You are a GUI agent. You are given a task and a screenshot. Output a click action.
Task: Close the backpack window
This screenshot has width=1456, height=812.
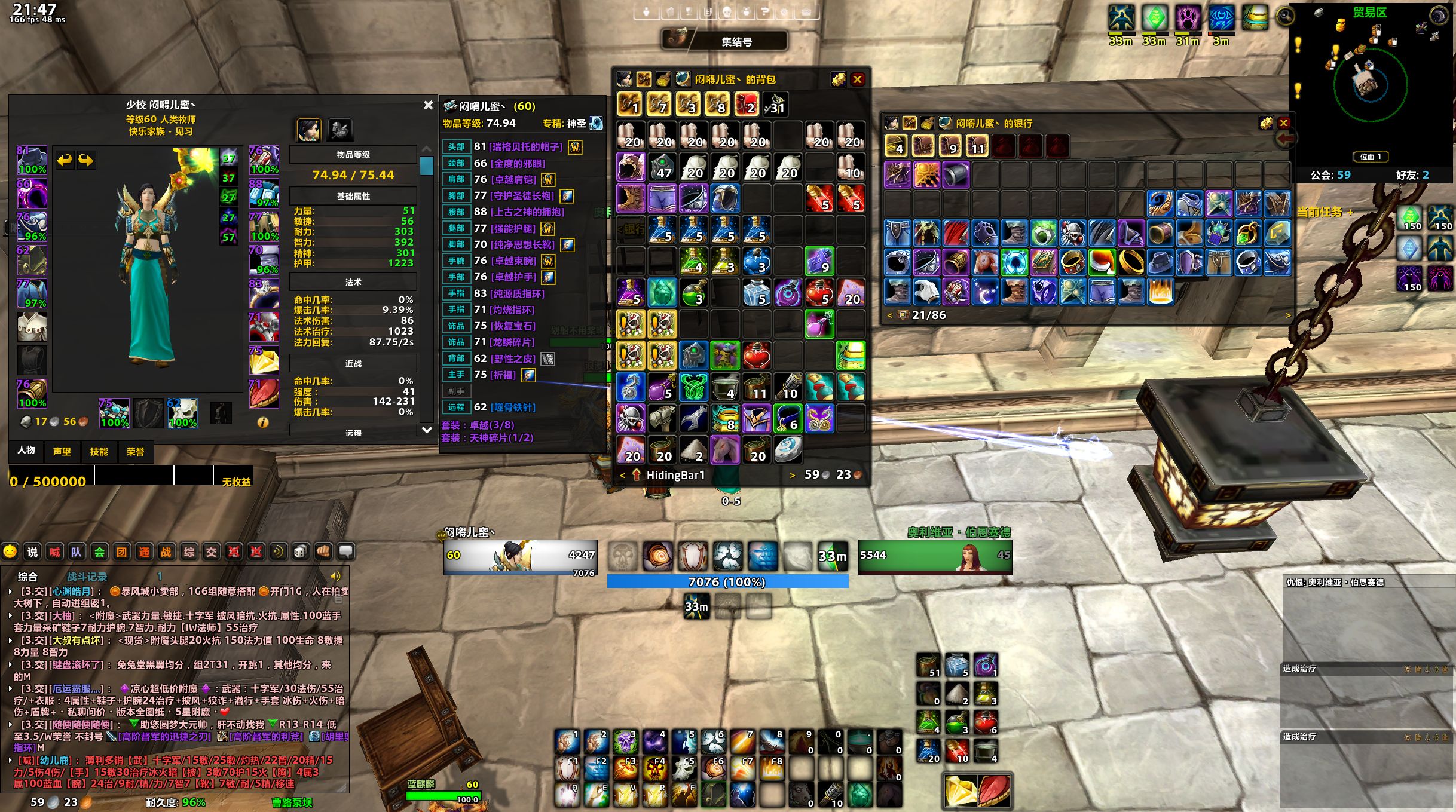coord(858,79)
